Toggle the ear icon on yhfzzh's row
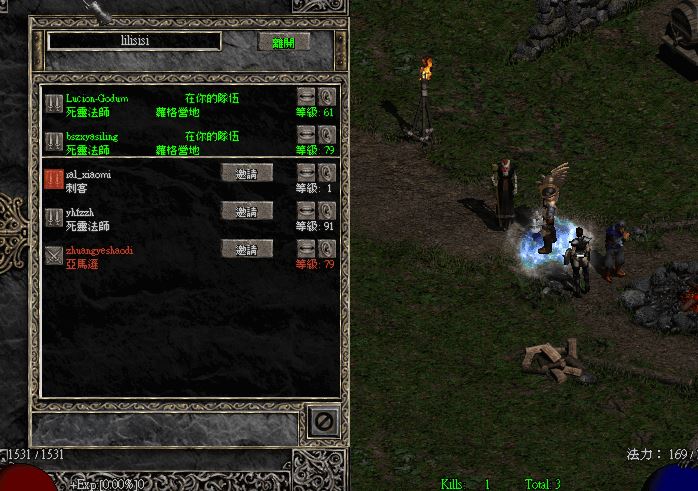The width and height of the screenshot is (698, 491). (x=326, y=210)
